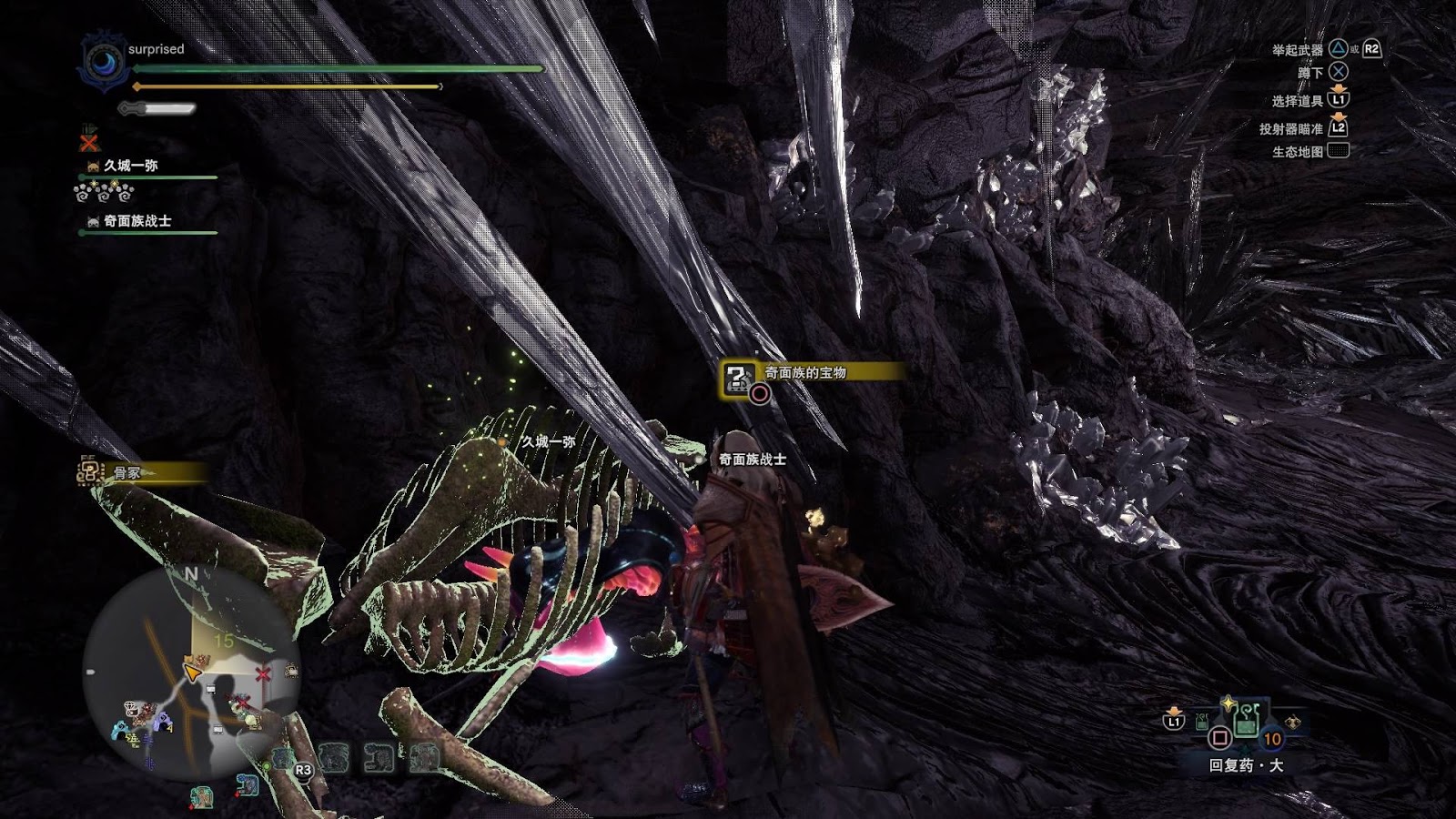Click the red X marker at minimap's right
1456x819 pixels.
pyautogui.click(x=262, y=674)
